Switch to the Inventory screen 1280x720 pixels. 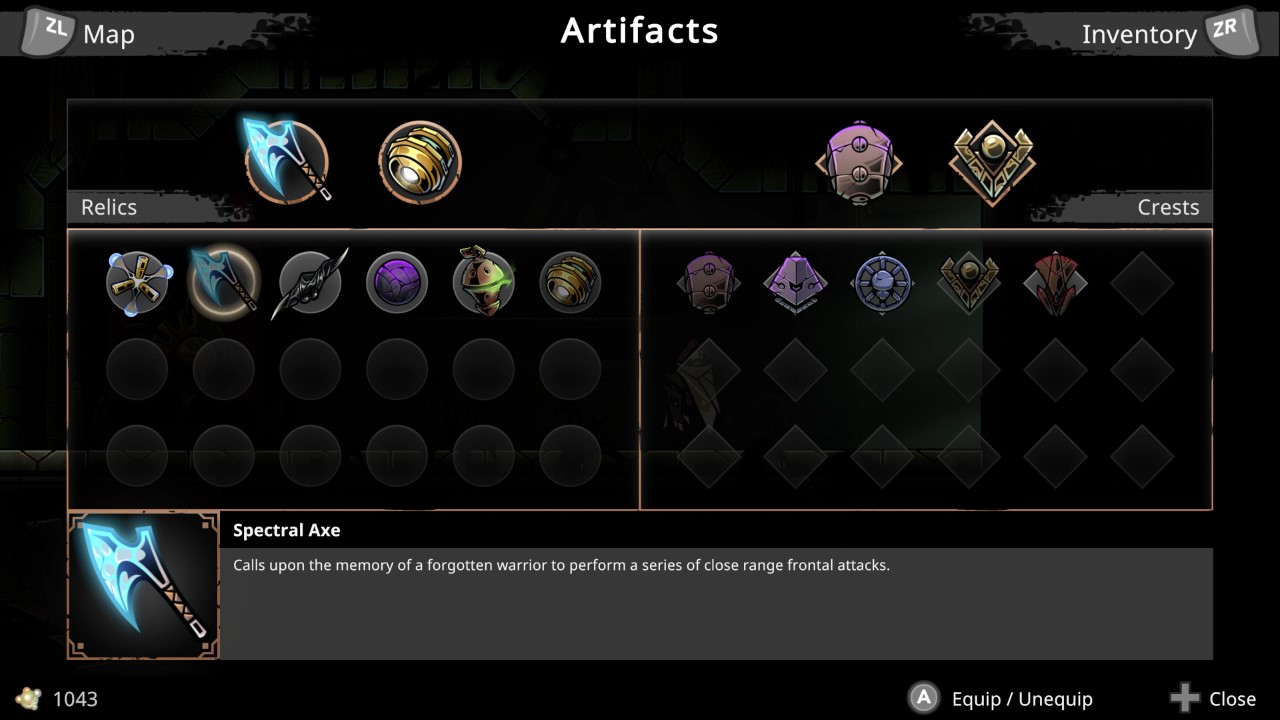tap(1140, 33)
